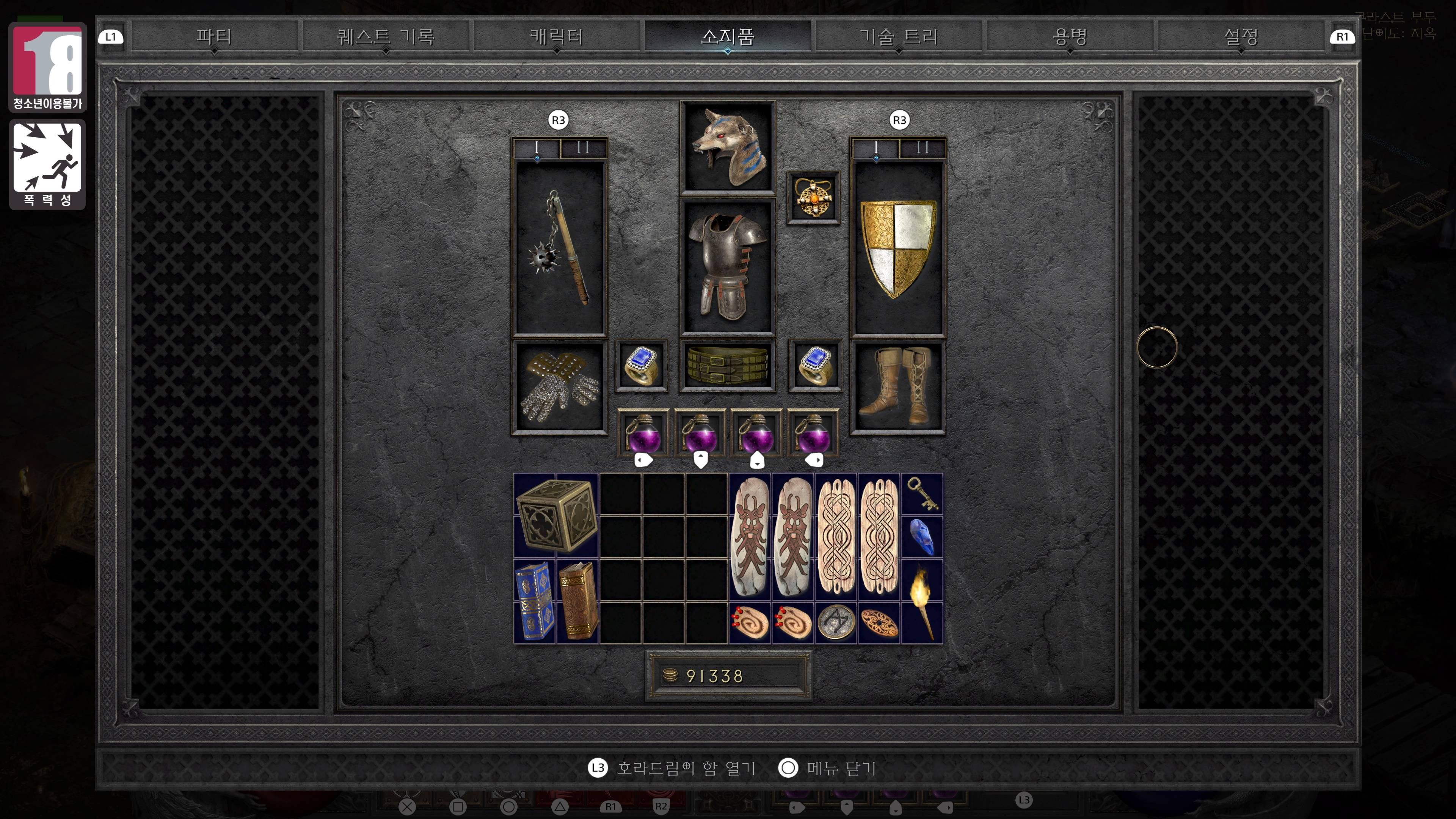Viewport: 1456px width, 819px height.
Task: Select the chain gloves slot
Action: click(x=559, y=387)
